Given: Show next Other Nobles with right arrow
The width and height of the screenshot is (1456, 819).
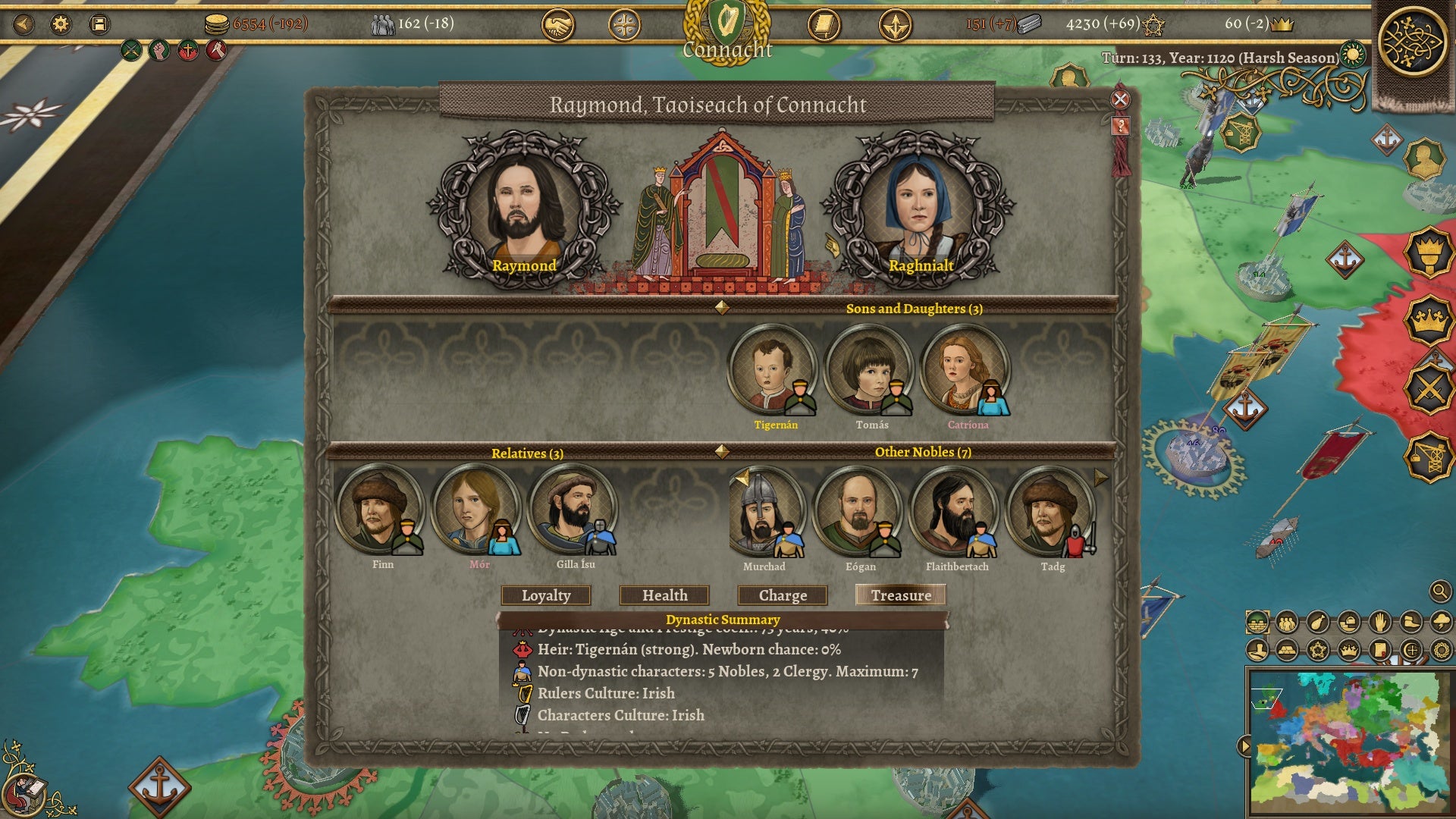Looking at the screenshot, I should (x=1100, y=478).
